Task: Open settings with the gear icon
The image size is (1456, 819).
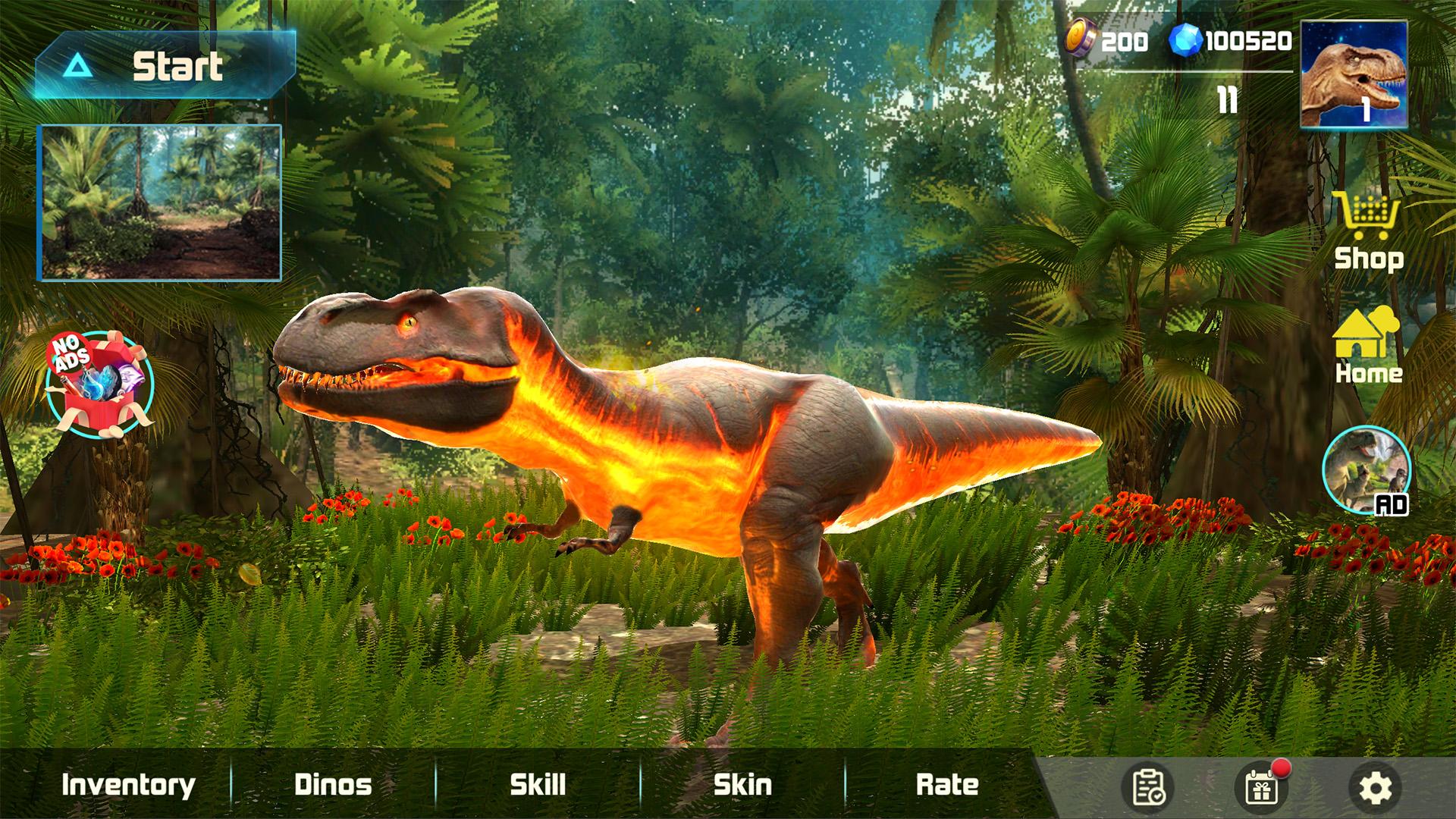Action: (1375, 789)
